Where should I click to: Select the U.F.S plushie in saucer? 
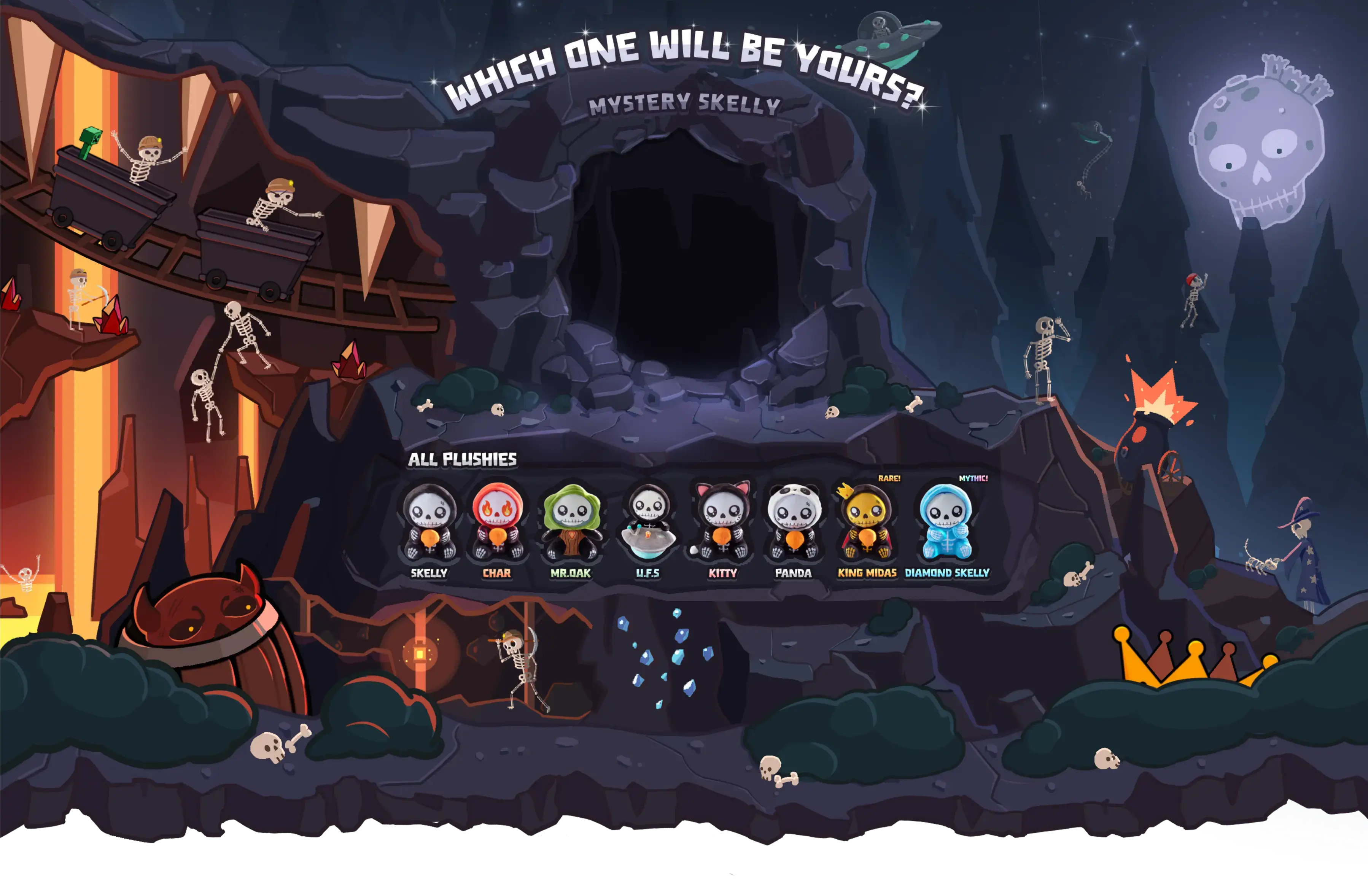[648, 524]
